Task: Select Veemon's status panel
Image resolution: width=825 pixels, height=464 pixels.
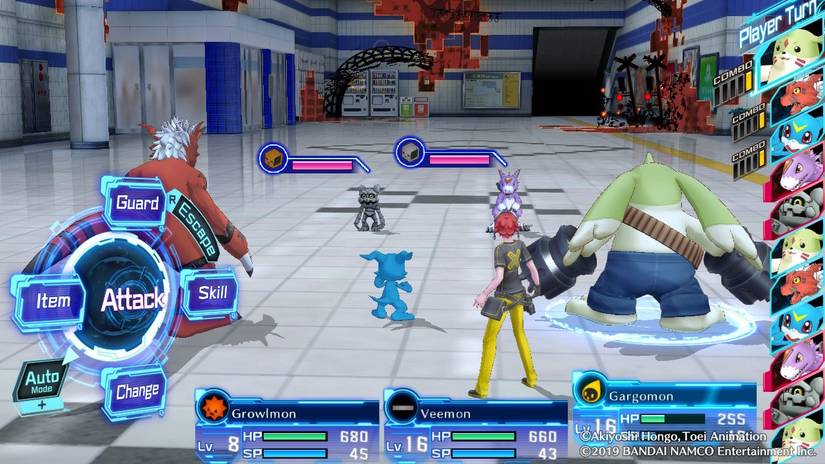Action: click(x=475, y=424)
